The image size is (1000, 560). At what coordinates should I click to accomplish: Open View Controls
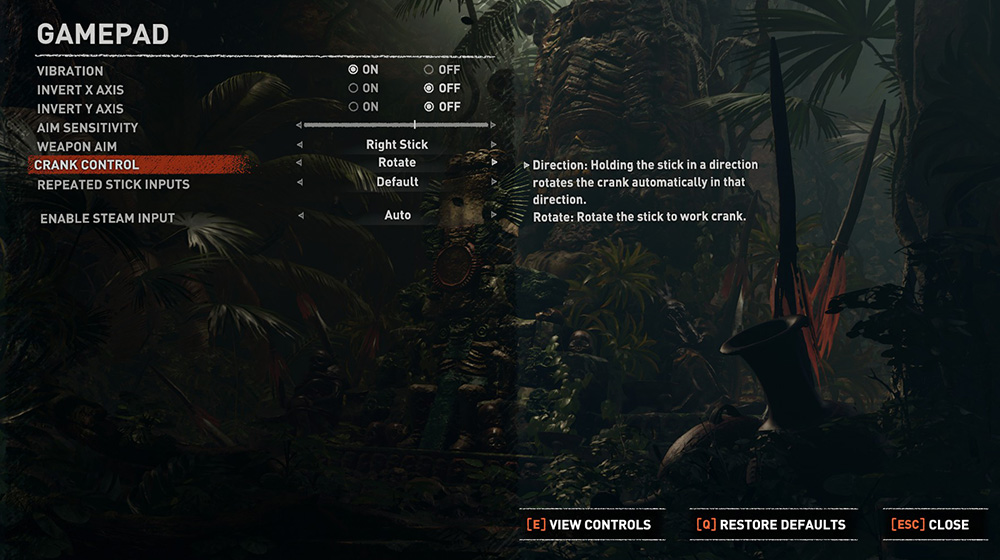click(589, 524)
